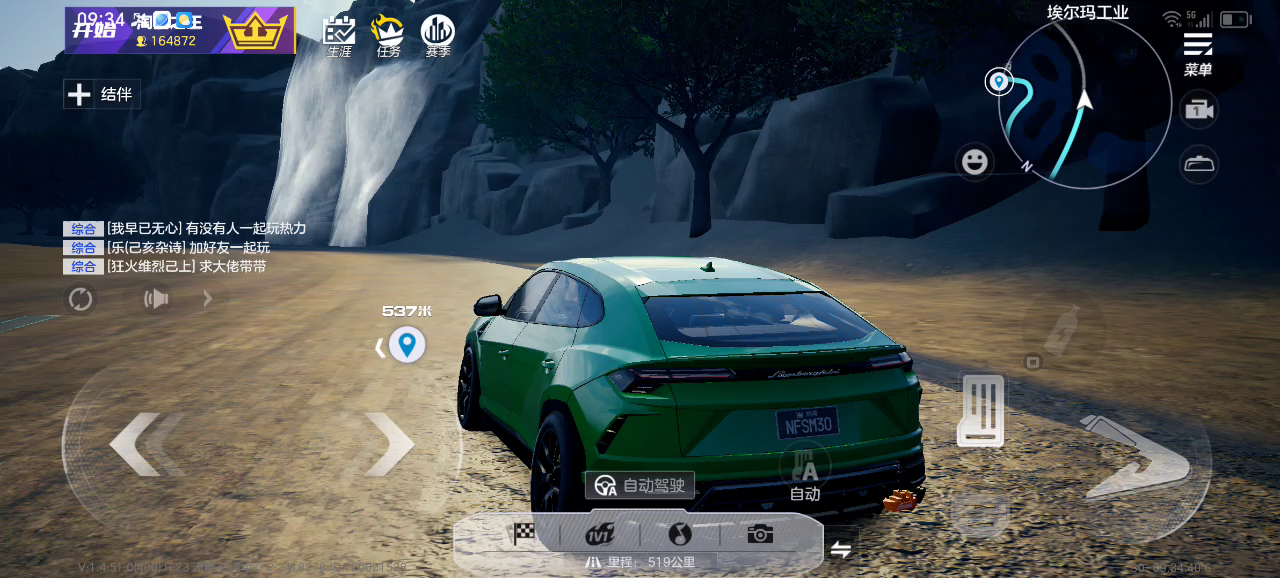The height and width of the screenshot is (578, 1280).
Task: Open the 菜单 hamburger menu
Action: [1198, 53]
